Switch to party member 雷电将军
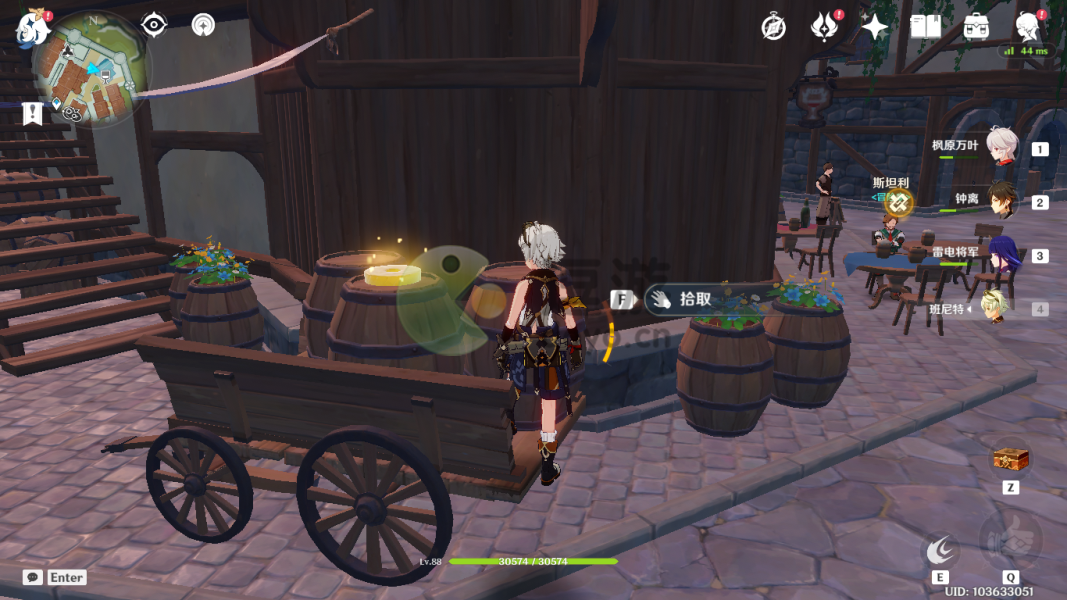This screenshot has width=1067, height=600. [1002, 255]
